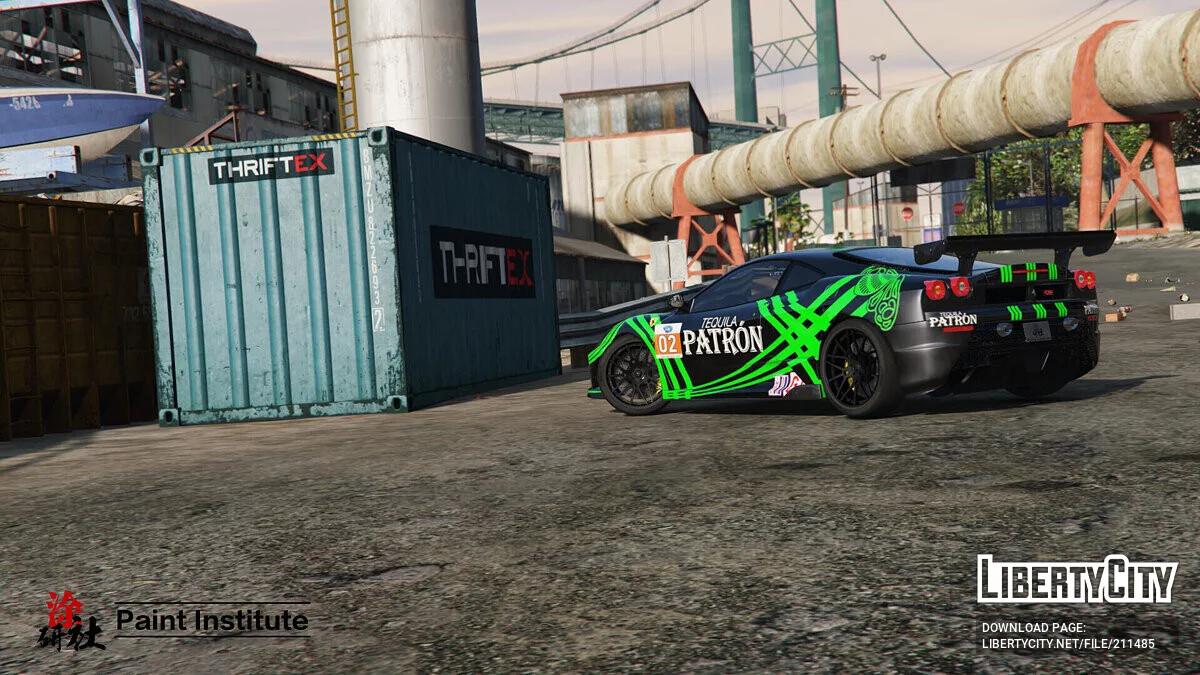Click the LibertyCity logo watermark
The height and width of the screenshot is (675, 1200).
(1077, 580)
